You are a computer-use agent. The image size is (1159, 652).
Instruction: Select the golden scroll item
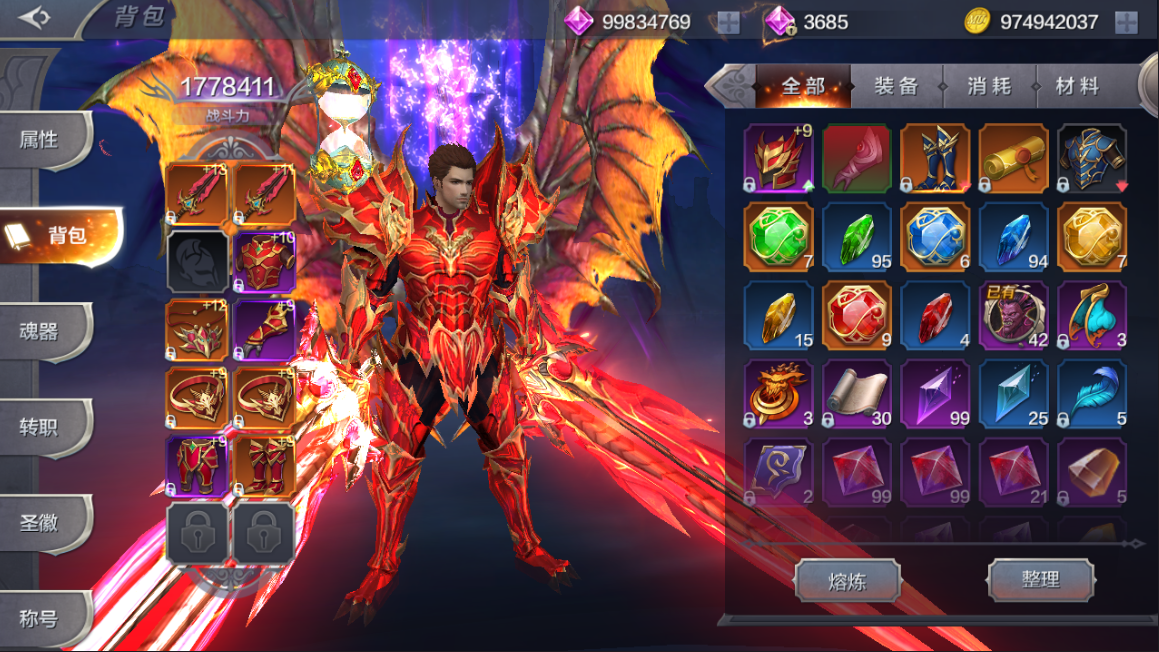click(1013, 158)
